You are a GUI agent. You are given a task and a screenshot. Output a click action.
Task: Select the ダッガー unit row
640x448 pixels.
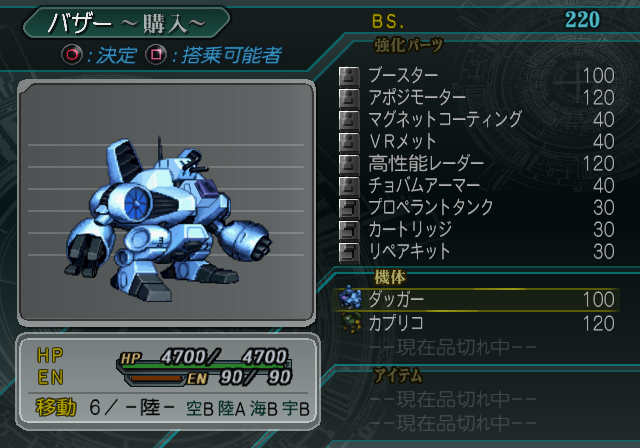click(x=480, y=299)
